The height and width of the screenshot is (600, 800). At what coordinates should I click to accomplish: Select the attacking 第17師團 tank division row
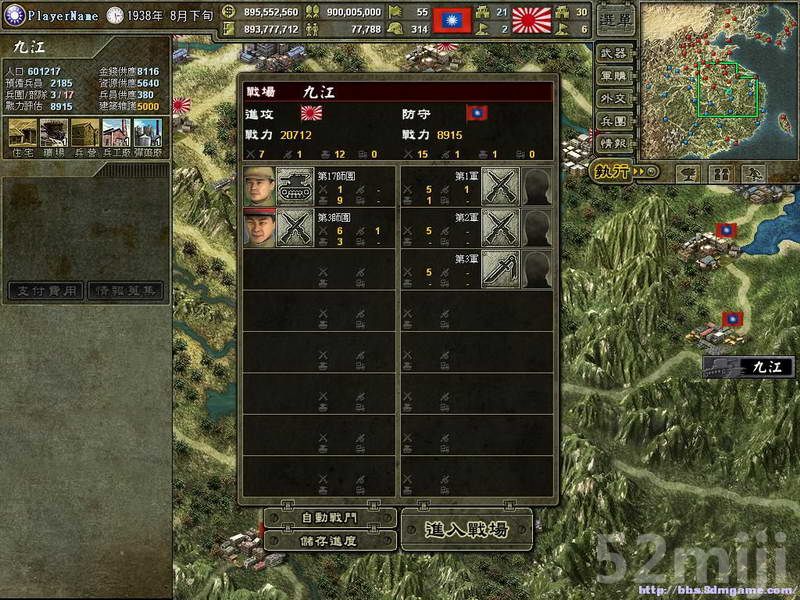[319, 187]
